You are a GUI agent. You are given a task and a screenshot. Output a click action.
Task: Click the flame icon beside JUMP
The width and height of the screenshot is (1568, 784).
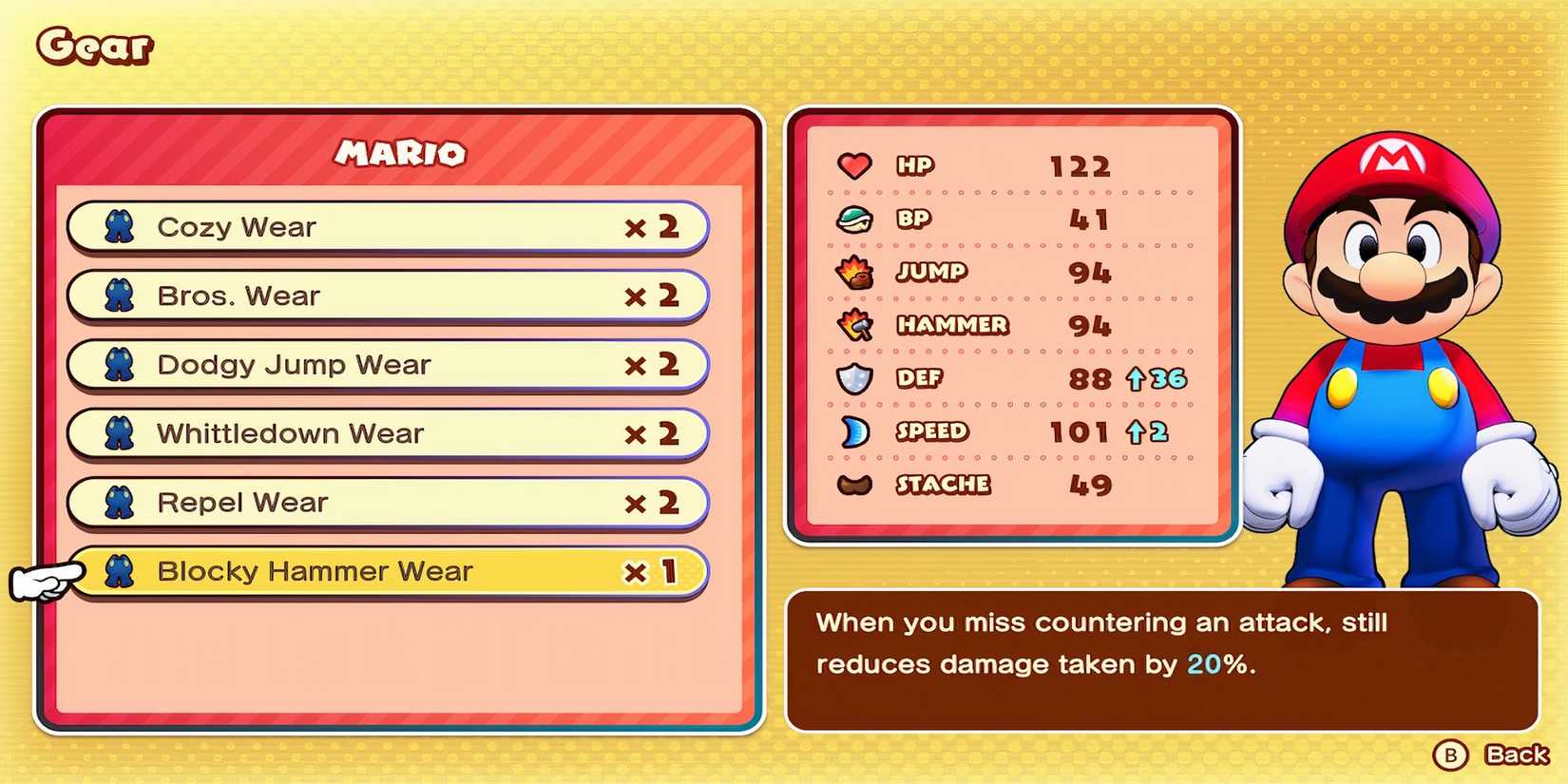[x=856, y=272]
